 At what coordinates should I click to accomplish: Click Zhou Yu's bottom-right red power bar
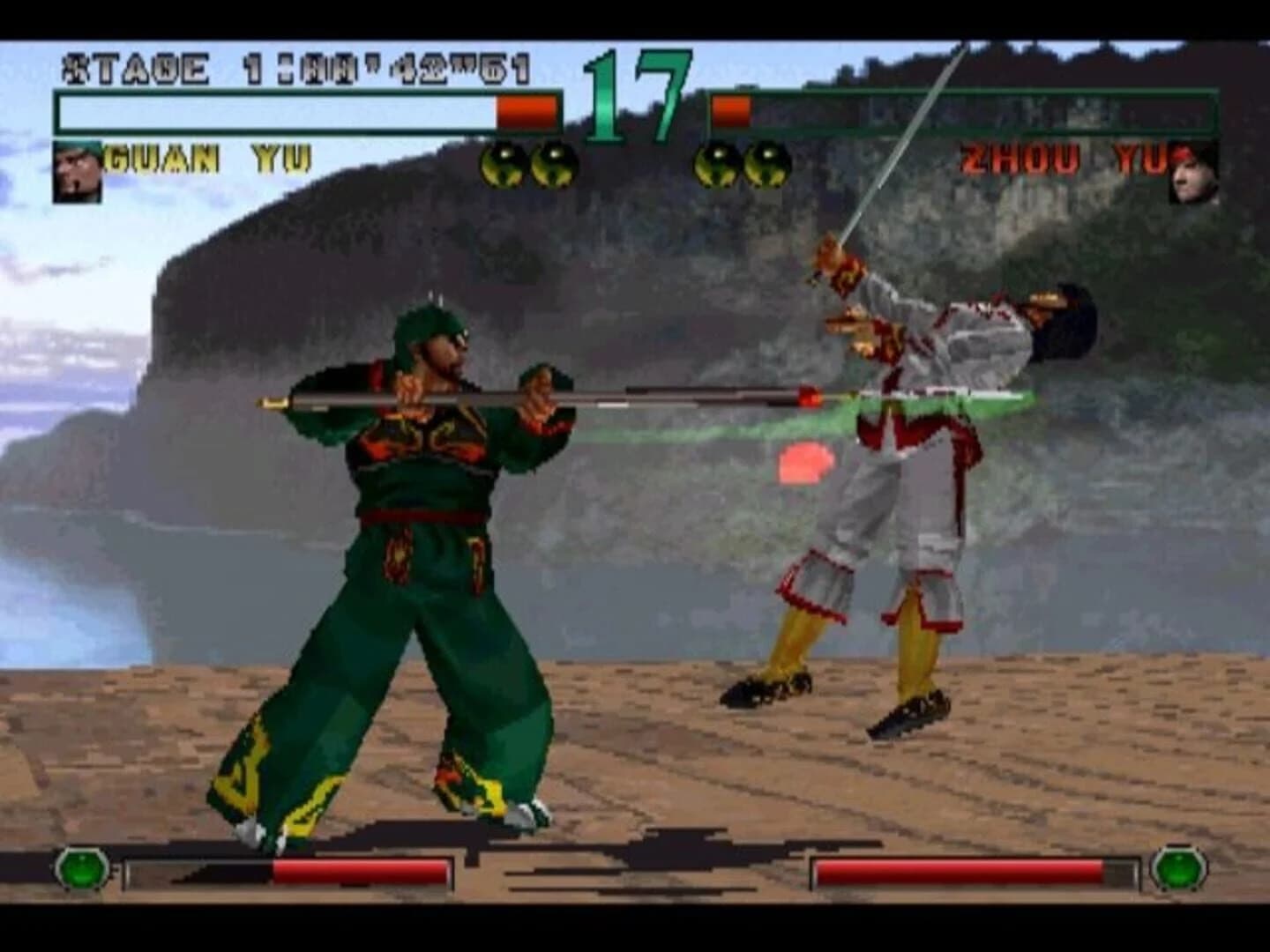[x=961, y=872]
